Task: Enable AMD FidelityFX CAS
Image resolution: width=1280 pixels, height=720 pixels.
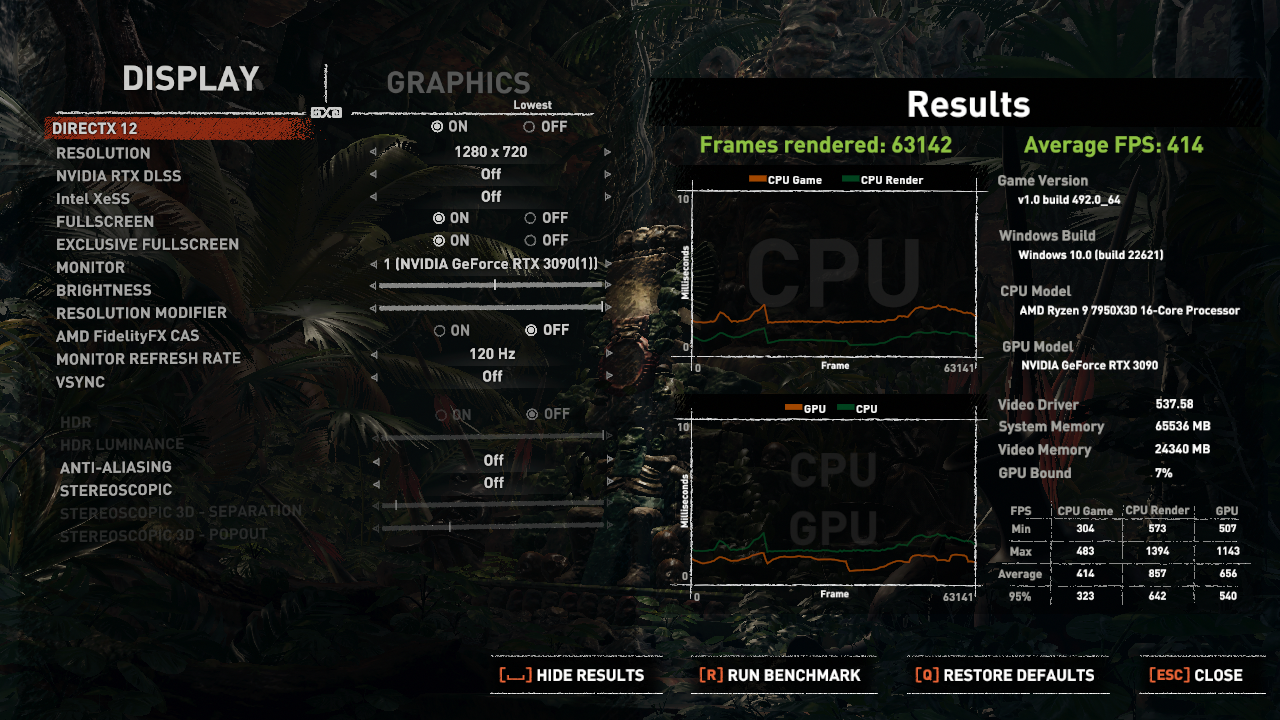Action: click(x=440, y=331)
